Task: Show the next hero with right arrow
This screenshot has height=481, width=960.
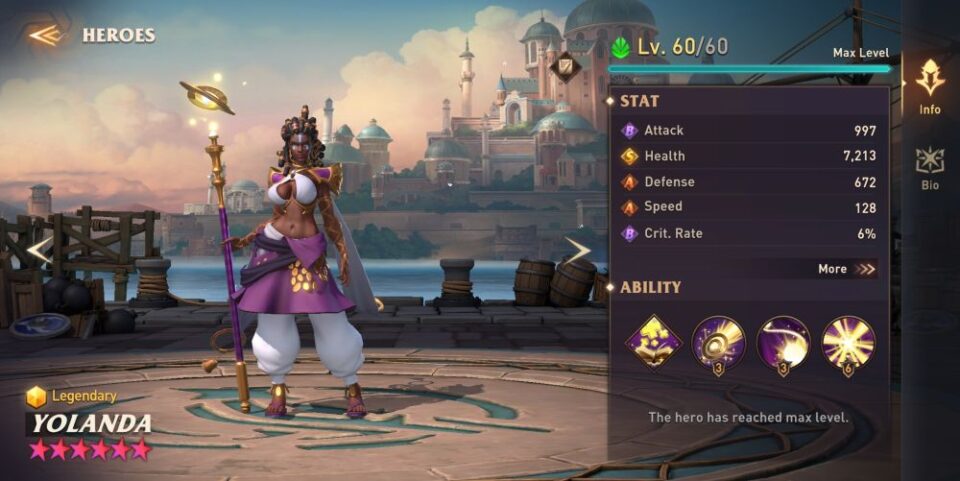Action: 578,250
